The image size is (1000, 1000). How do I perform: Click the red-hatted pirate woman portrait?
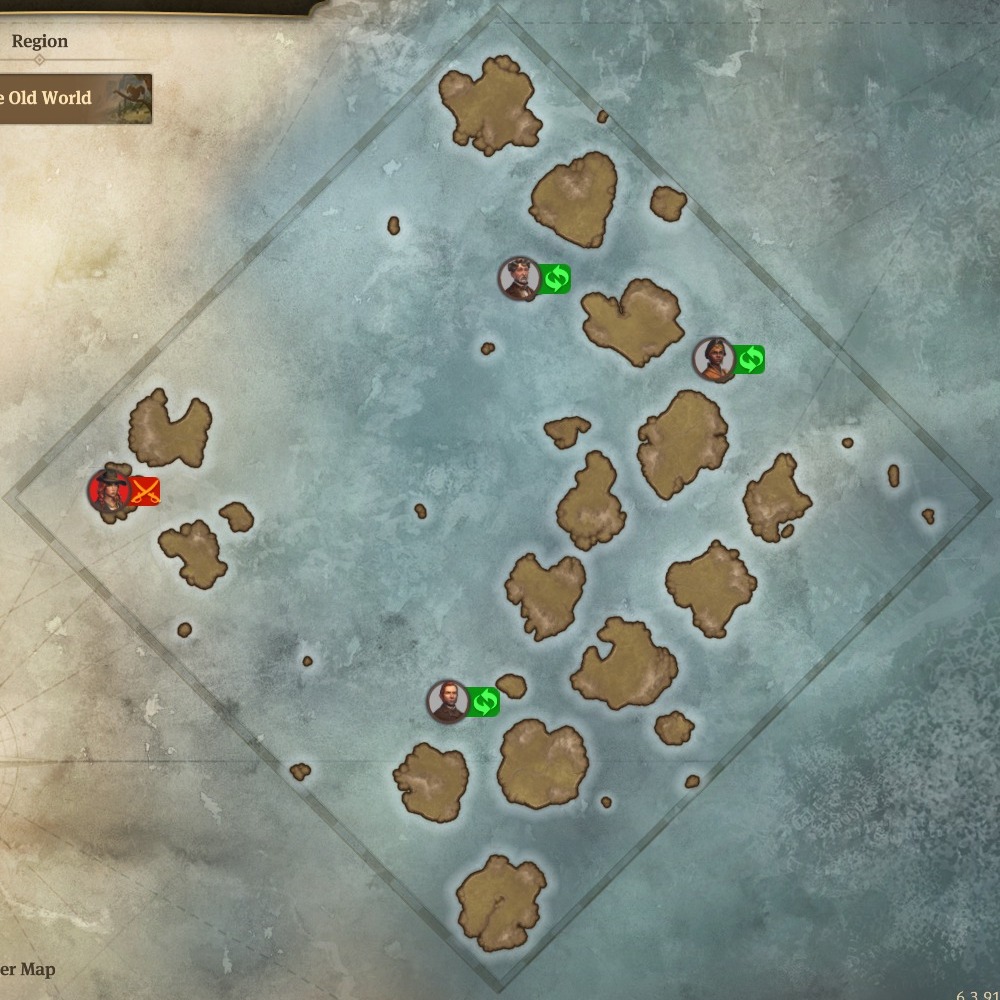click(108, 490)
